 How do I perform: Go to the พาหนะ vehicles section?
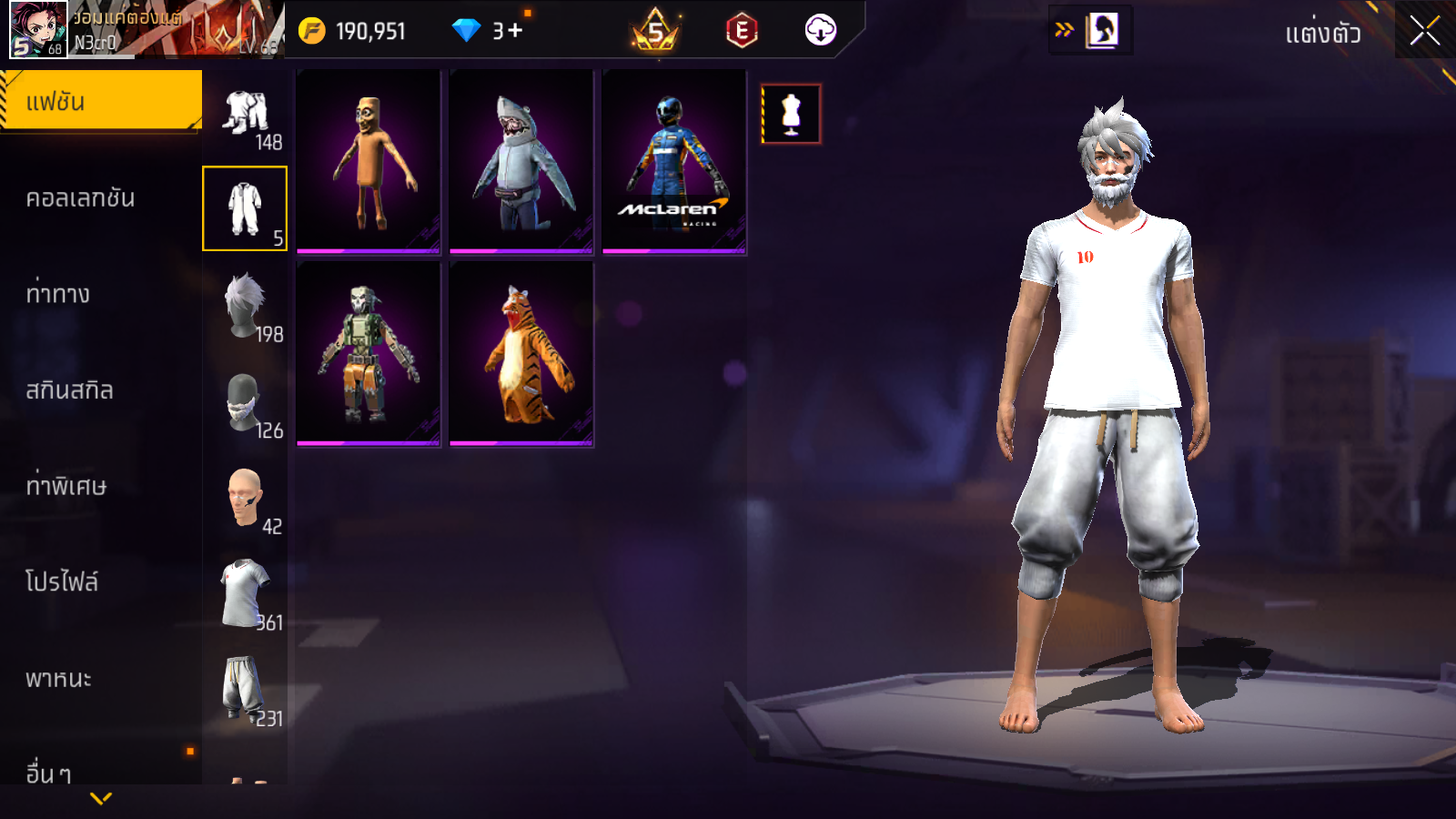(58, 679)
